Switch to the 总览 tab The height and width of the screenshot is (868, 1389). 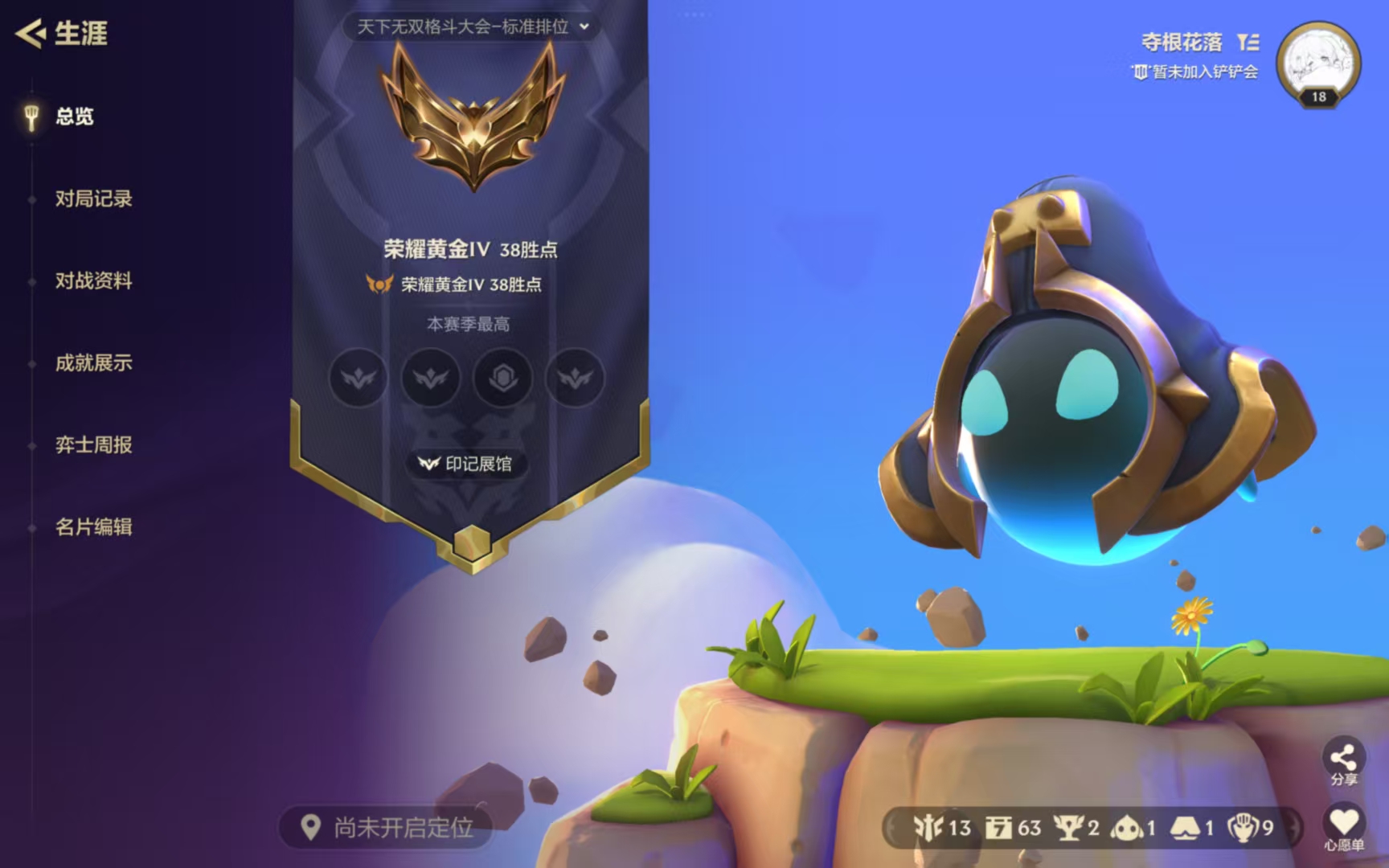[74, 117]
